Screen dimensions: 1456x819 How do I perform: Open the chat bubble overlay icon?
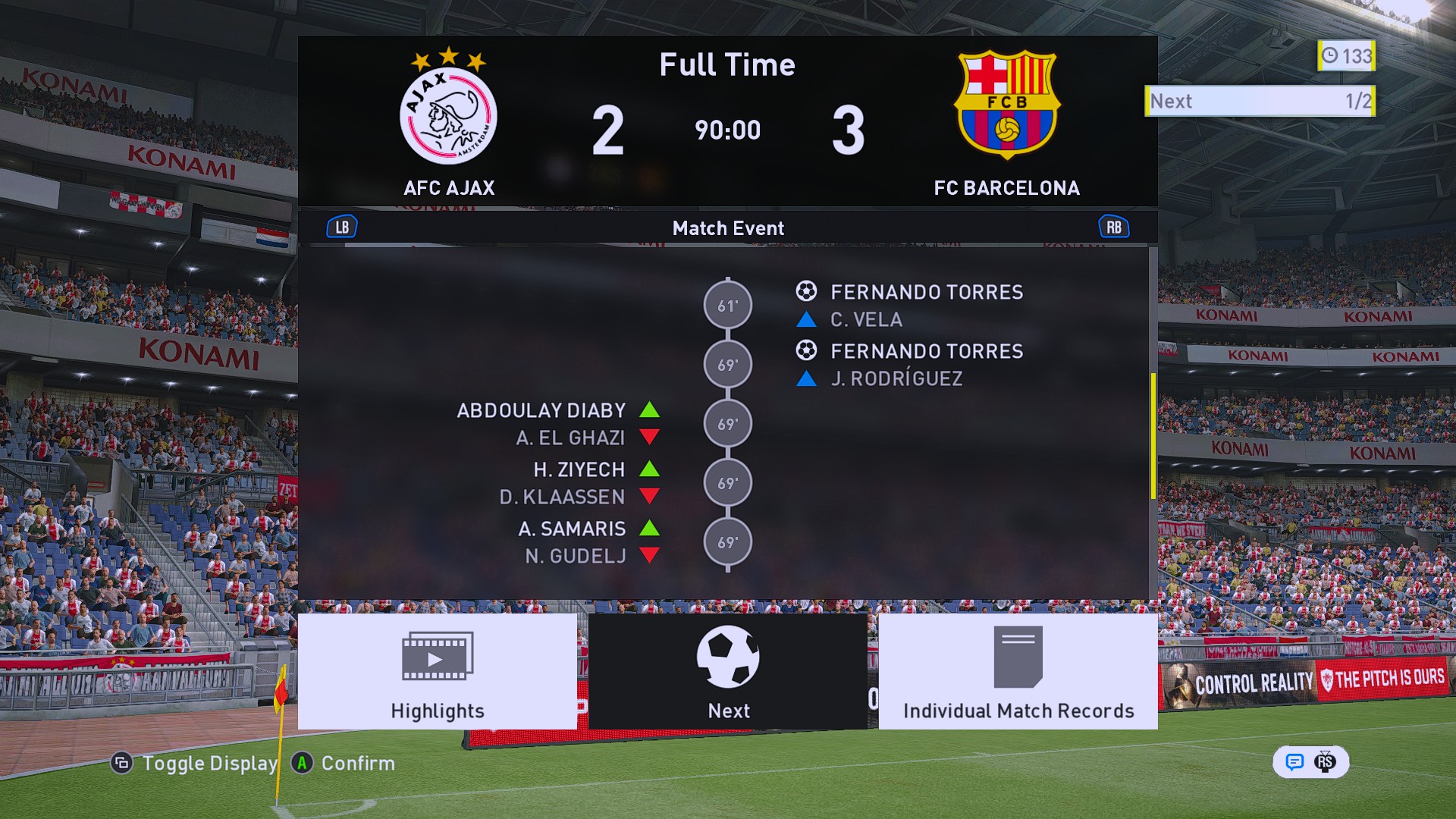tap(1294, 762)
